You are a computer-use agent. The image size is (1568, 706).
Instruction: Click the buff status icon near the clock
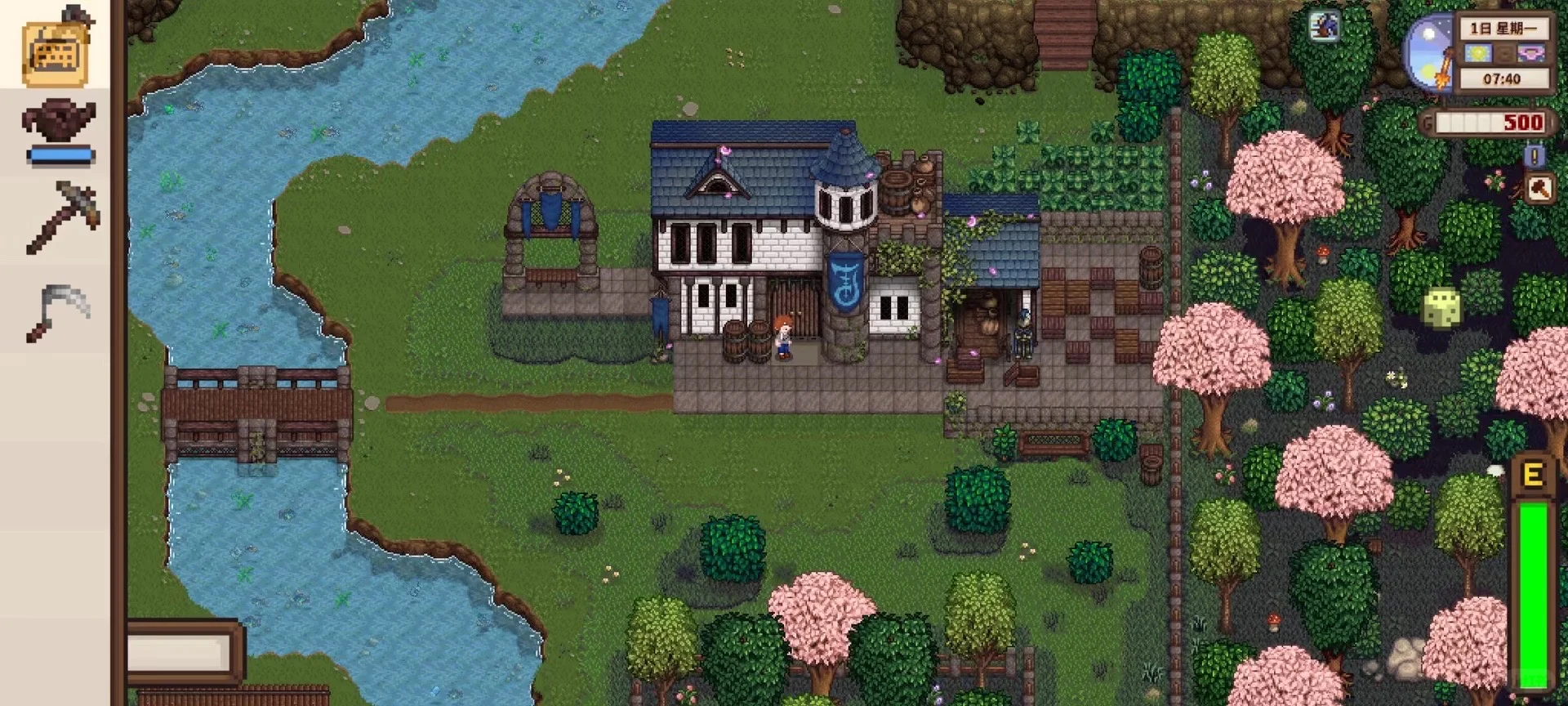1324,26
